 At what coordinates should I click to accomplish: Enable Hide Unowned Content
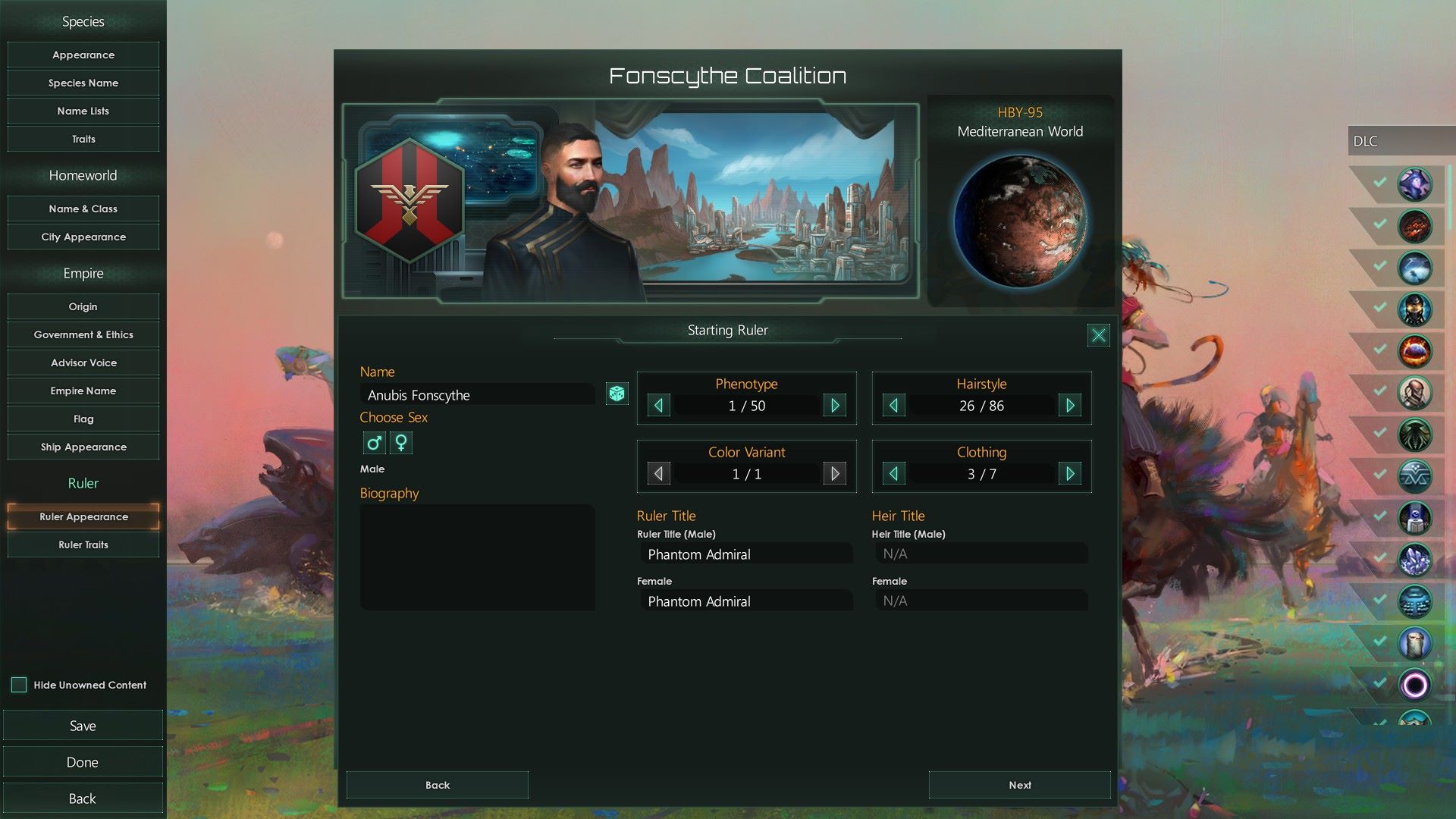[17, 685]
